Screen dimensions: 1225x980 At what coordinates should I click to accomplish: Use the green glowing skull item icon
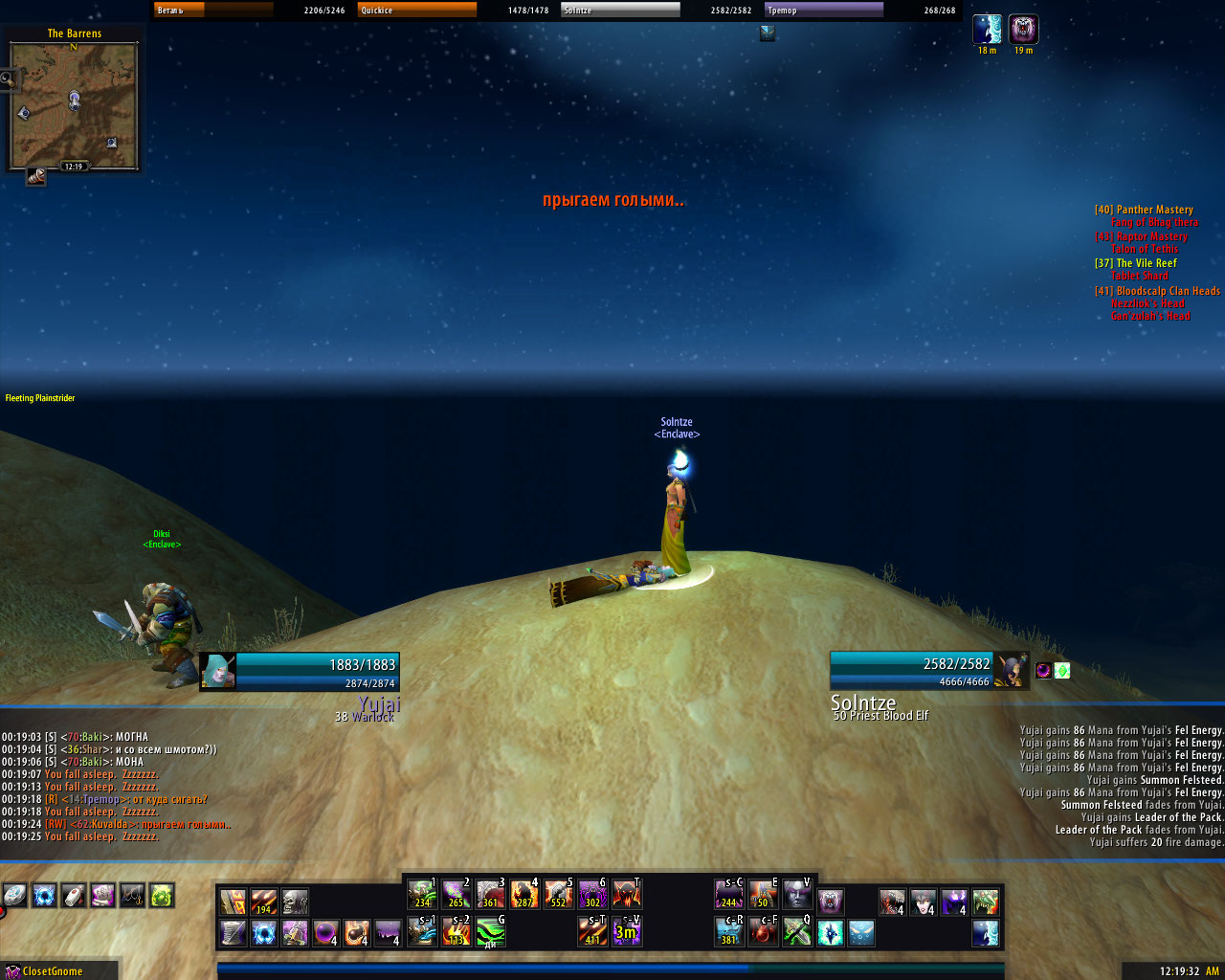(162, 896)
